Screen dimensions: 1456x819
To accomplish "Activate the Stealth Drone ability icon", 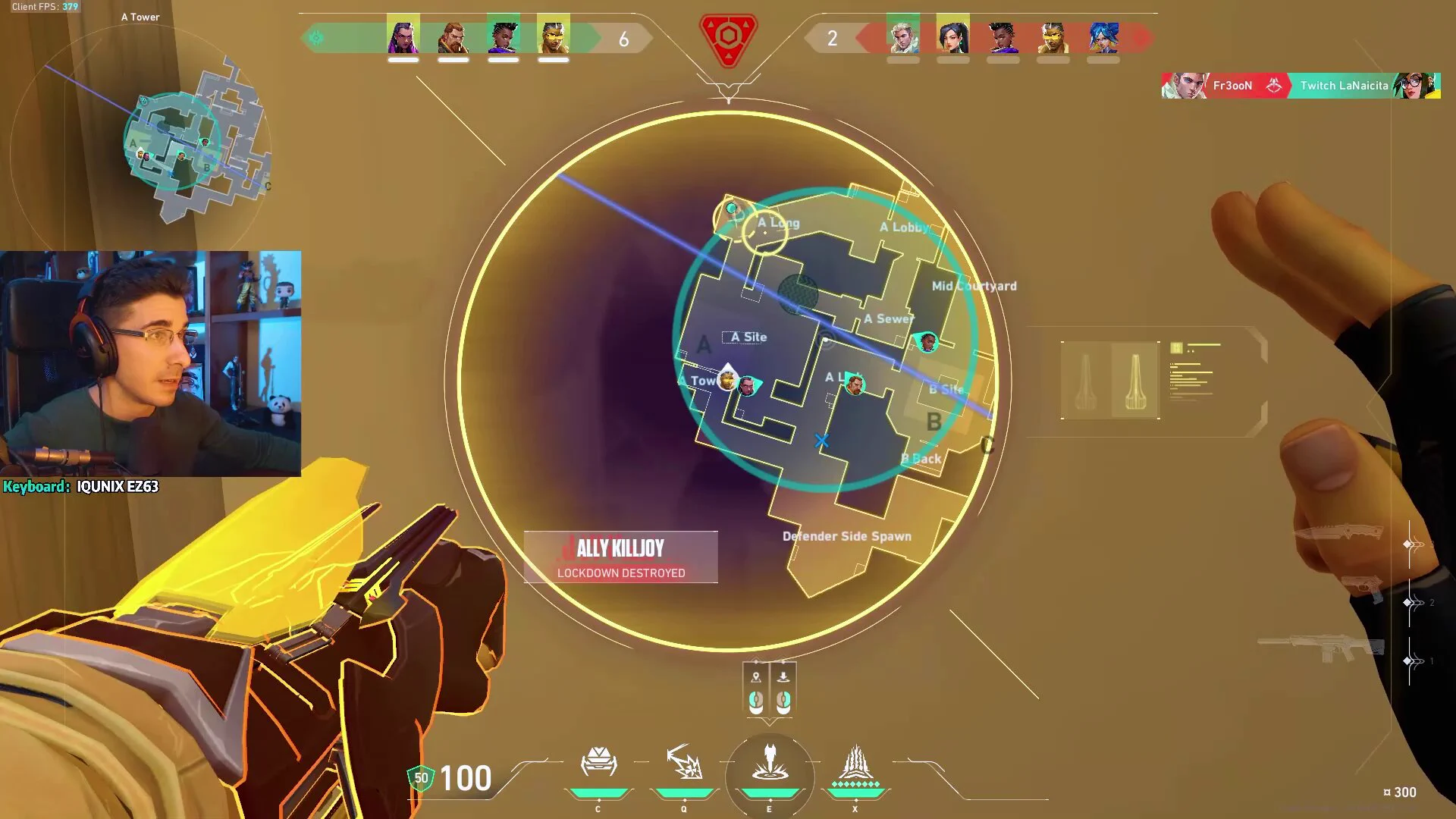I will (598, 763).
